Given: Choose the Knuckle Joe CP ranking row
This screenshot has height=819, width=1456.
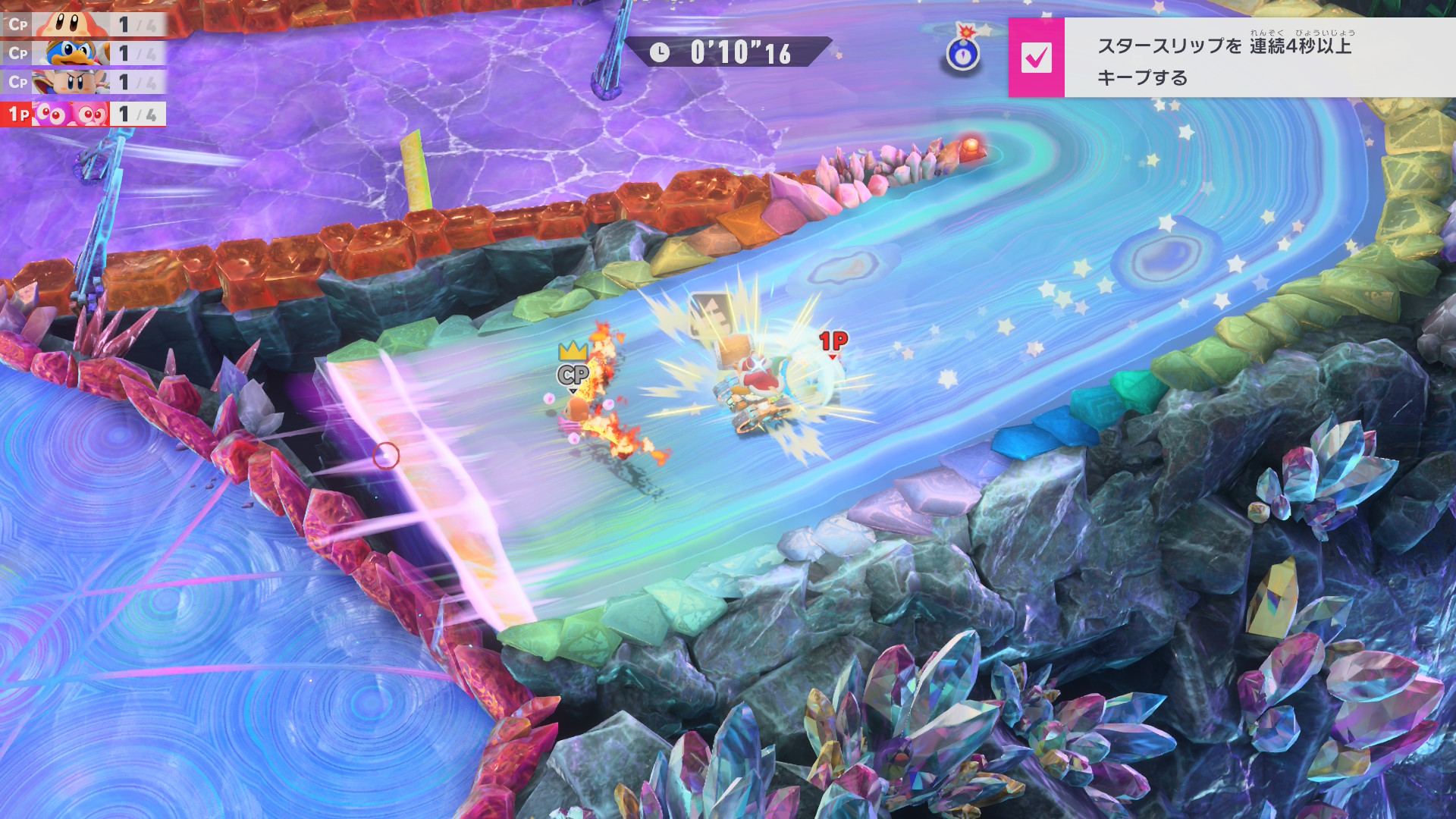Looking at the screenshot, I should click(83, 82).
